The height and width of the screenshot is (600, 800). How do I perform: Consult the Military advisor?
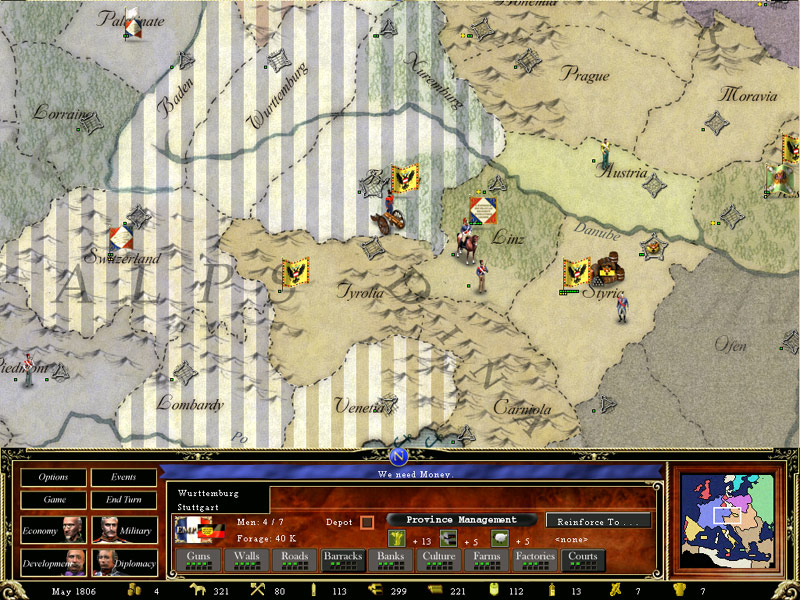tap(125, 530)
